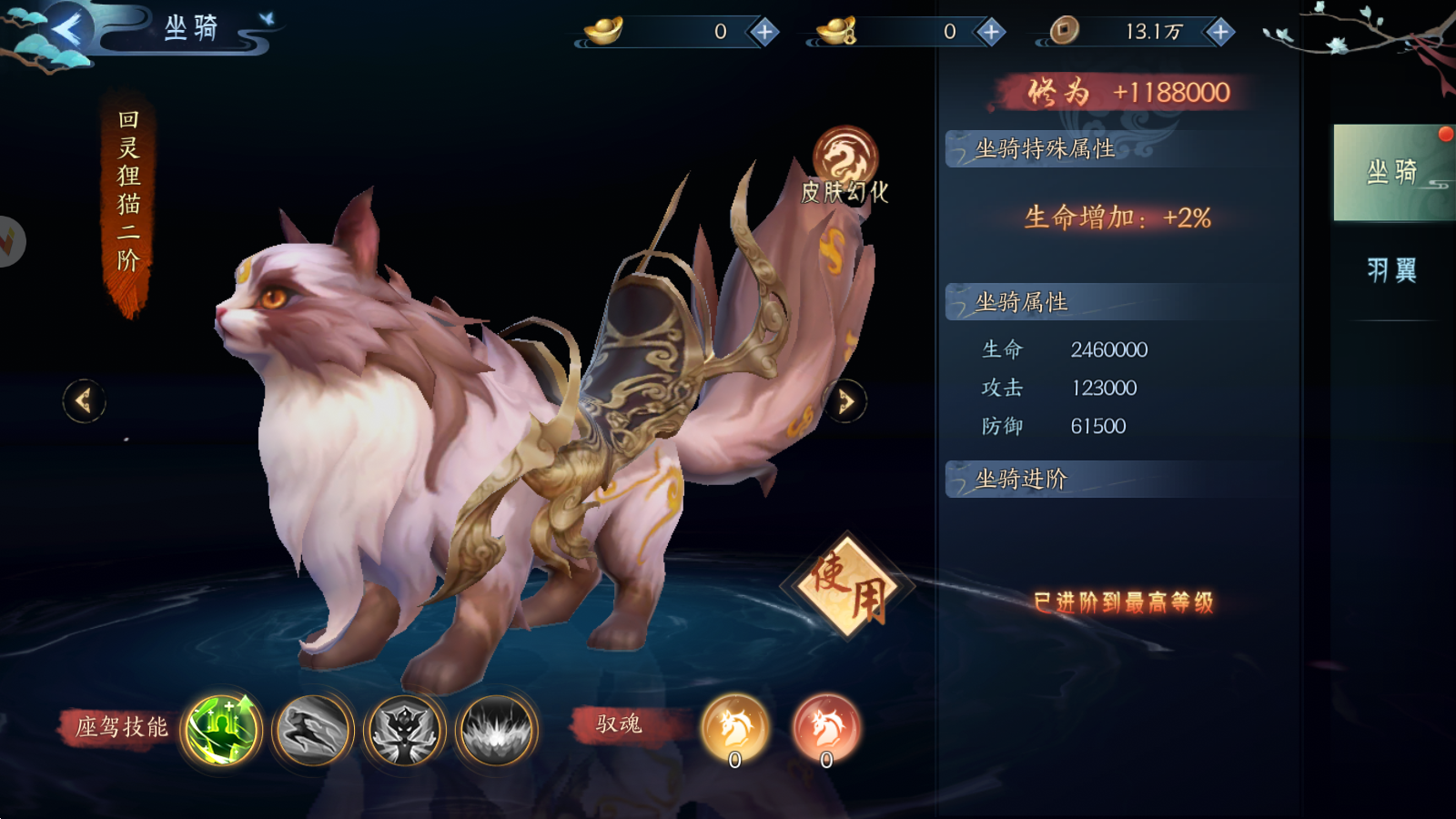Switch to the 羽翼 wings tab
This screenshot has height=819, width=1456.
click(1392, 270)
